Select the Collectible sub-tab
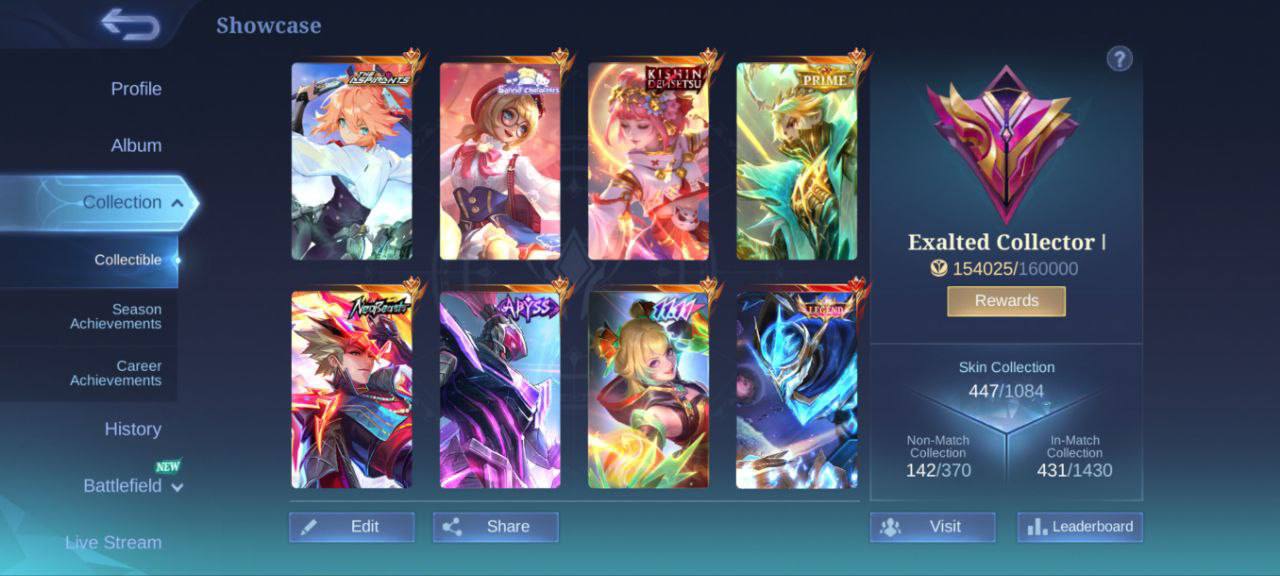 (x=127, y=260)
